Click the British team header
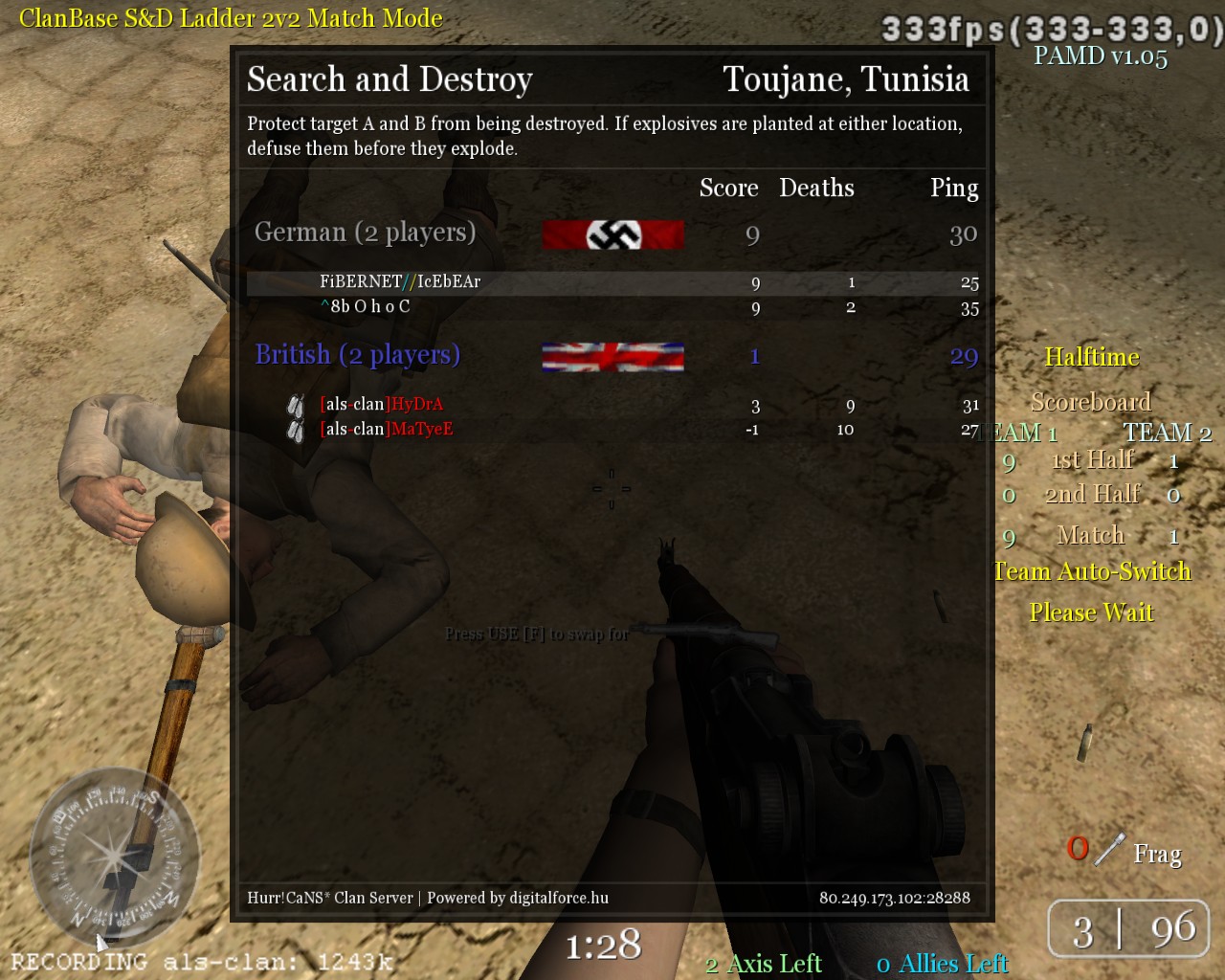1225x980 pixels. point(357,355)
